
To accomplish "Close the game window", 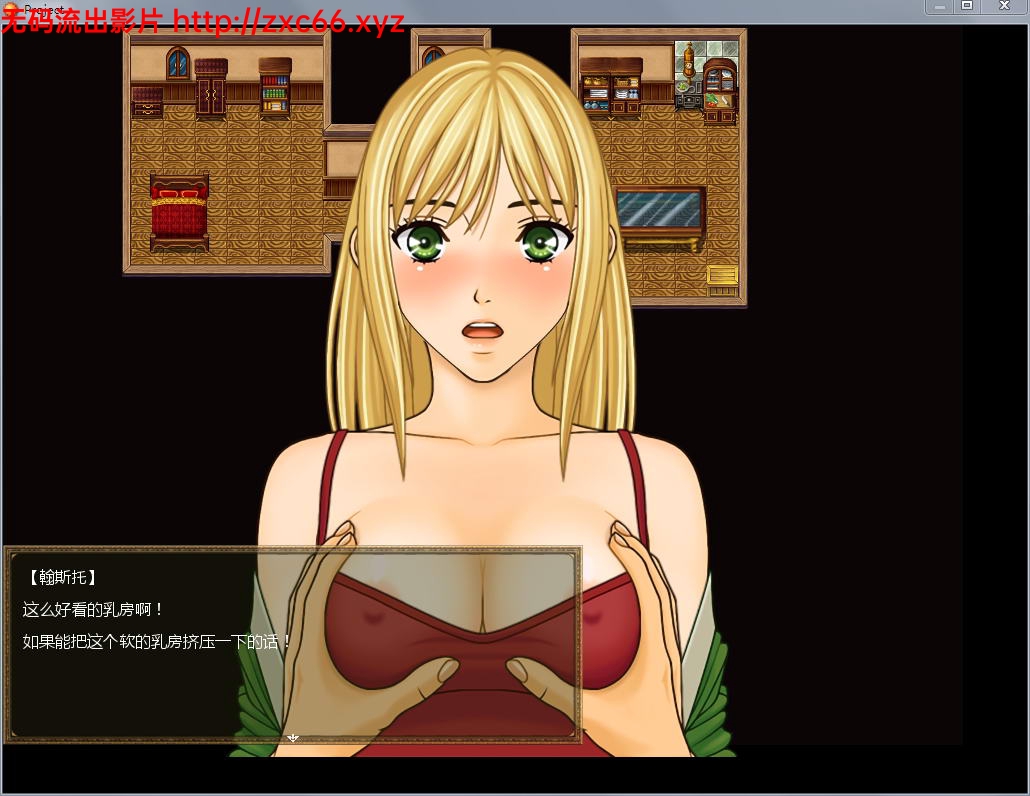I will (x=1005, y=6).
